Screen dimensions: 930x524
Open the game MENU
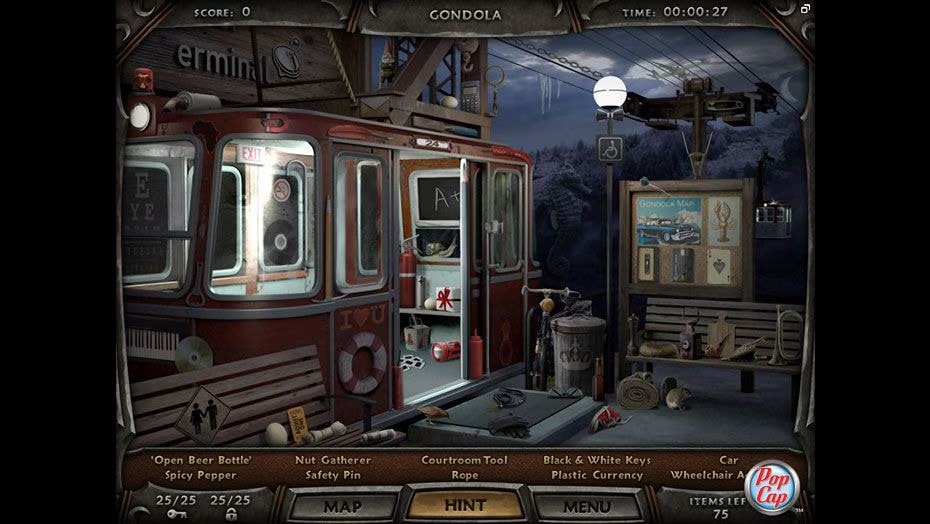point(586,505)
